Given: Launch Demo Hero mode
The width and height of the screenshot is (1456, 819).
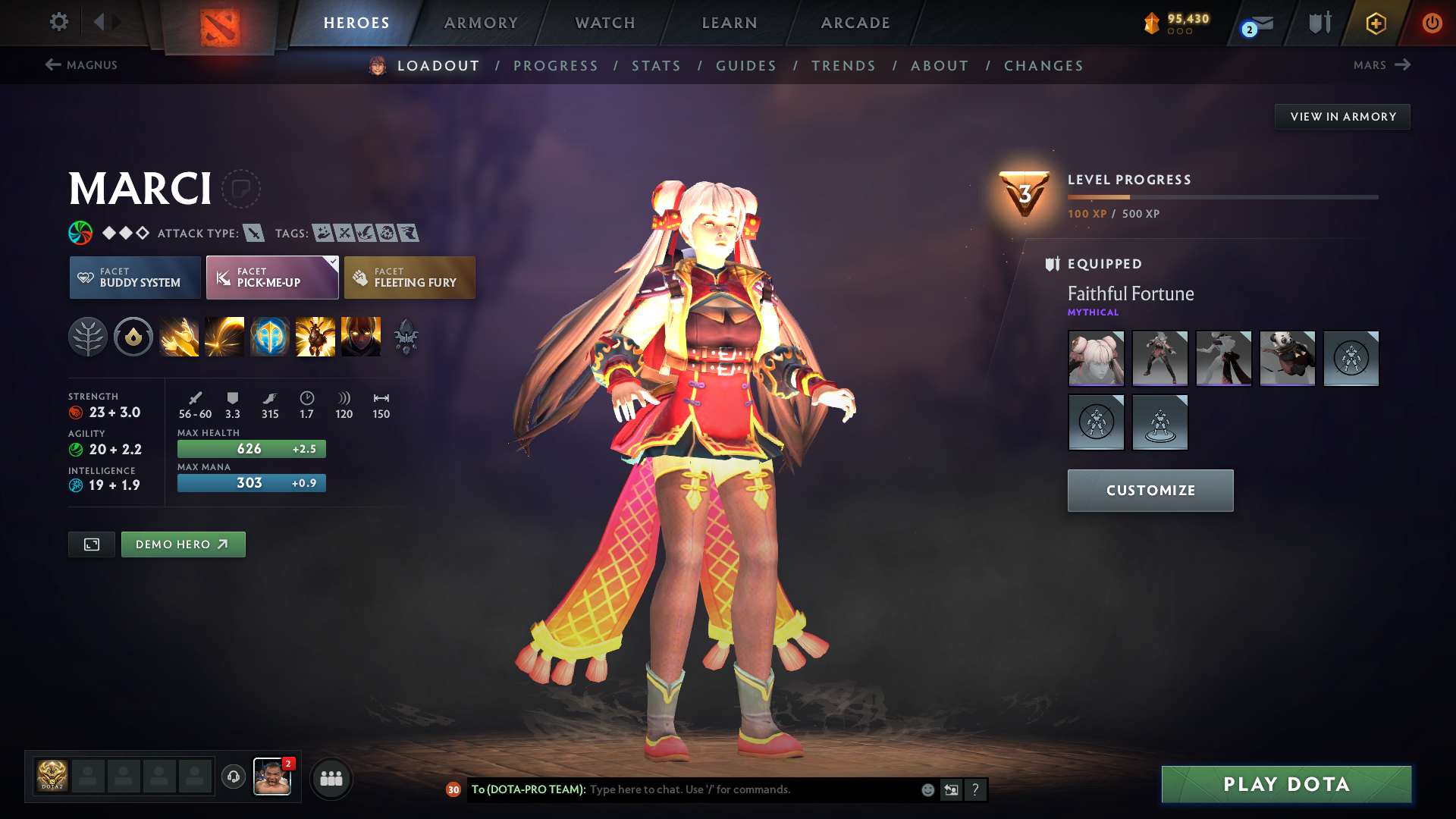Looking at the screenshot, I should [183, 544].
